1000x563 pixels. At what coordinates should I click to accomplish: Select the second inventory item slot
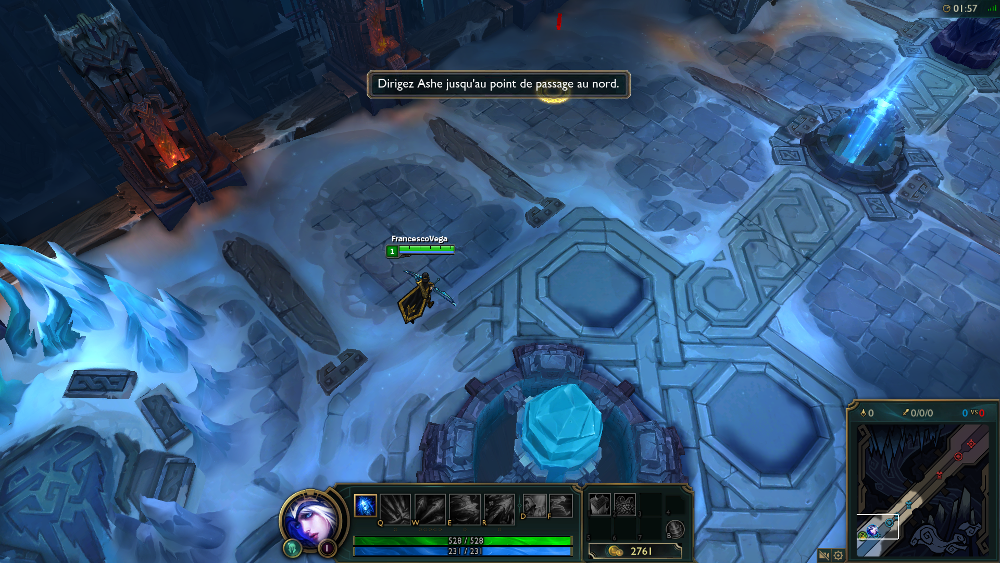point(625,505)
